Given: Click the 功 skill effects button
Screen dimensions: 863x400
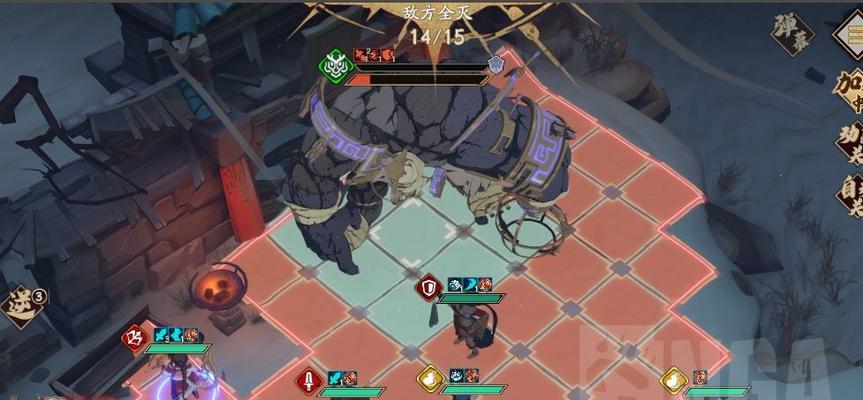Looking at the screenshot, I should 850,142.
